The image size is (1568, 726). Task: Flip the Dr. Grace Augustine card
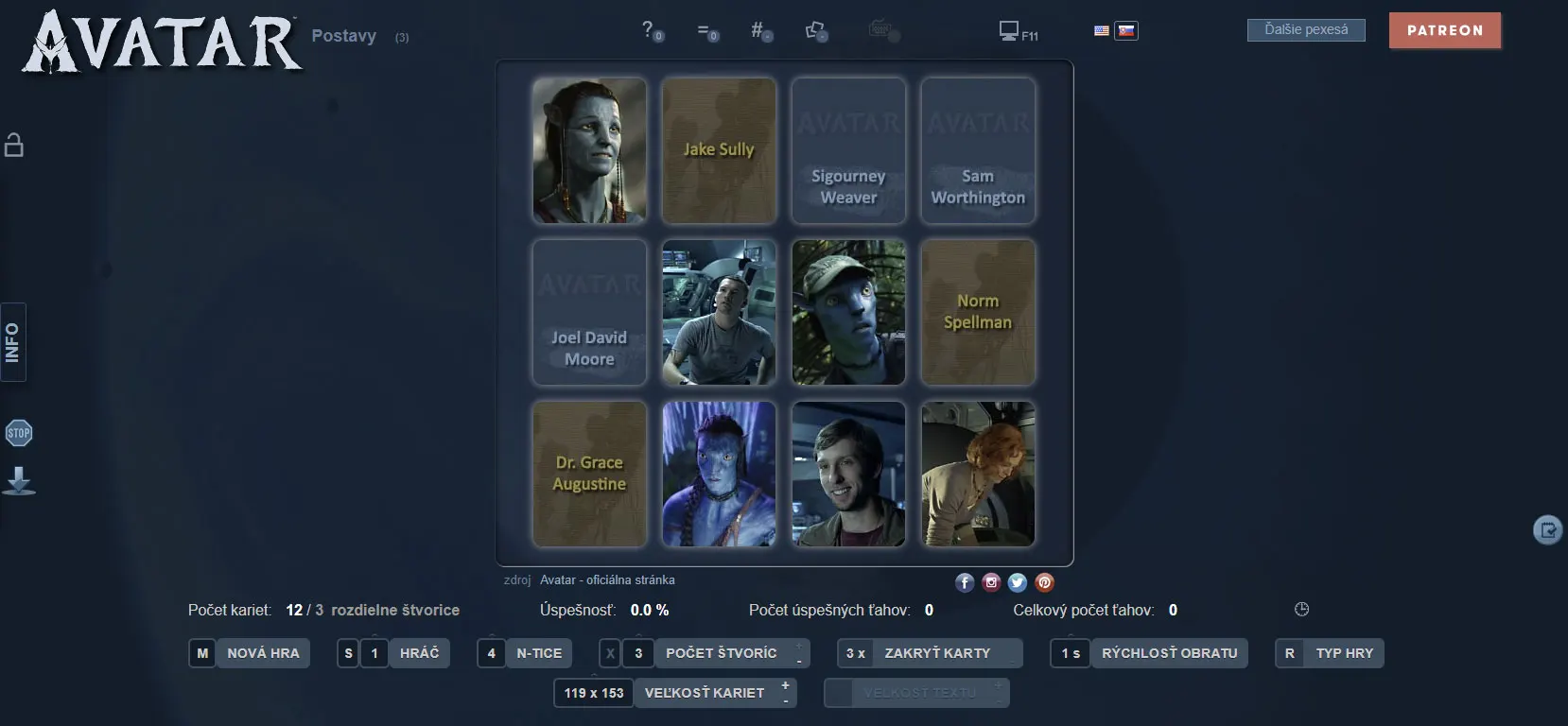pos(589,474)
